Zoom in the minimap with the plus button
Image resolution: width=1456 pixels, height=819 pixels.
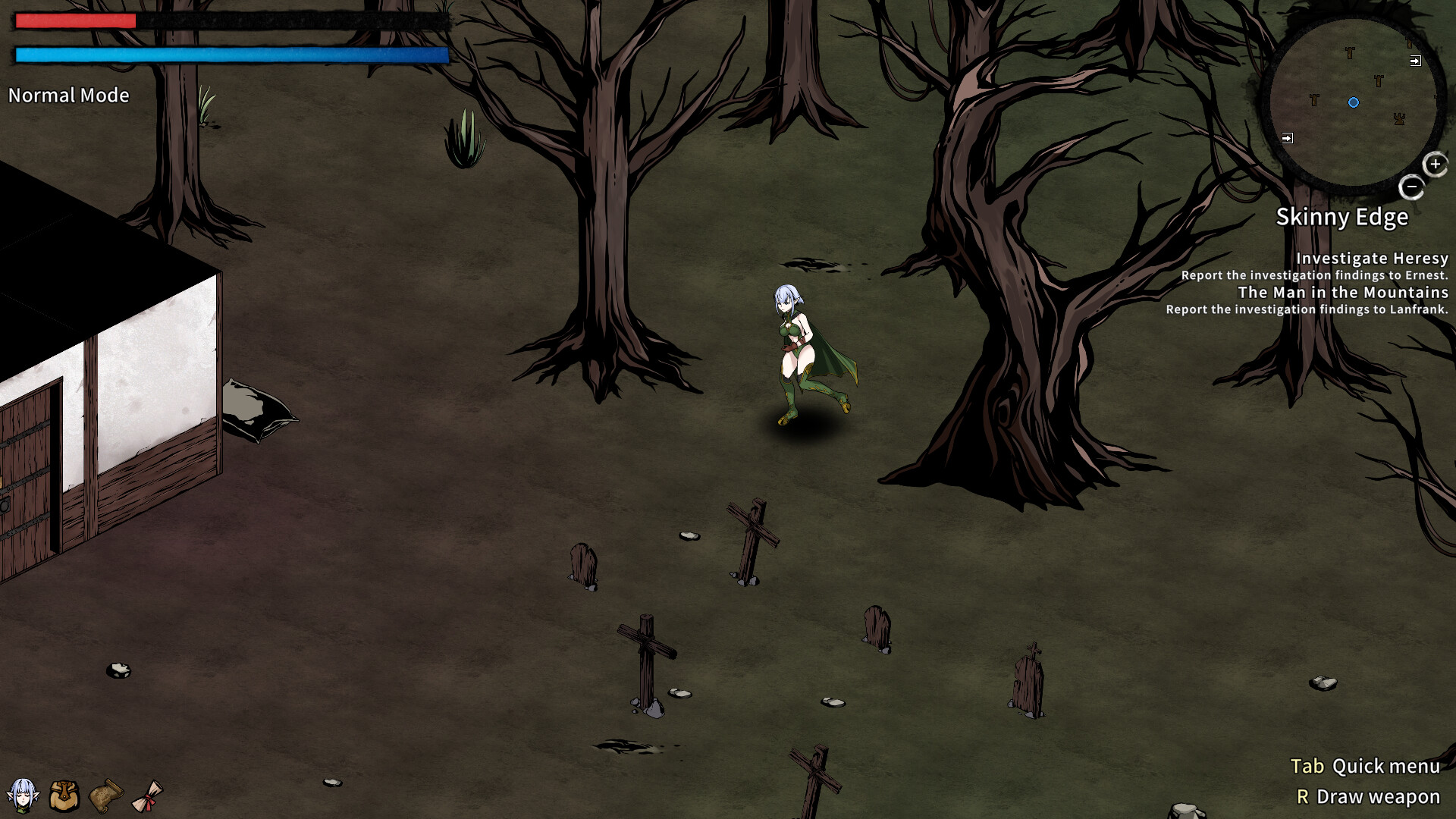1434,164
